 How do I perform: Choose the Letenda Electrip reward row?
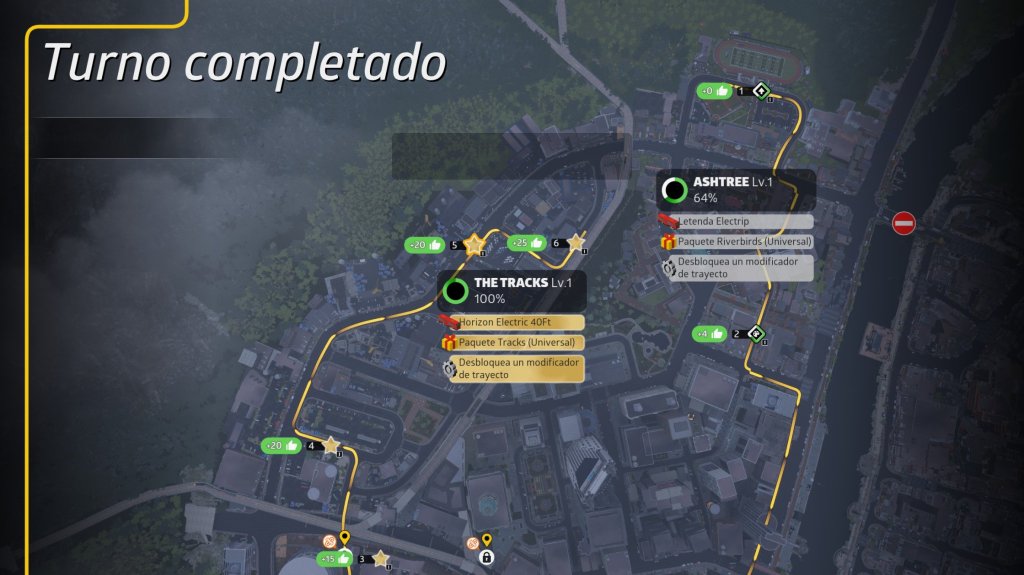tap(735, 221)
